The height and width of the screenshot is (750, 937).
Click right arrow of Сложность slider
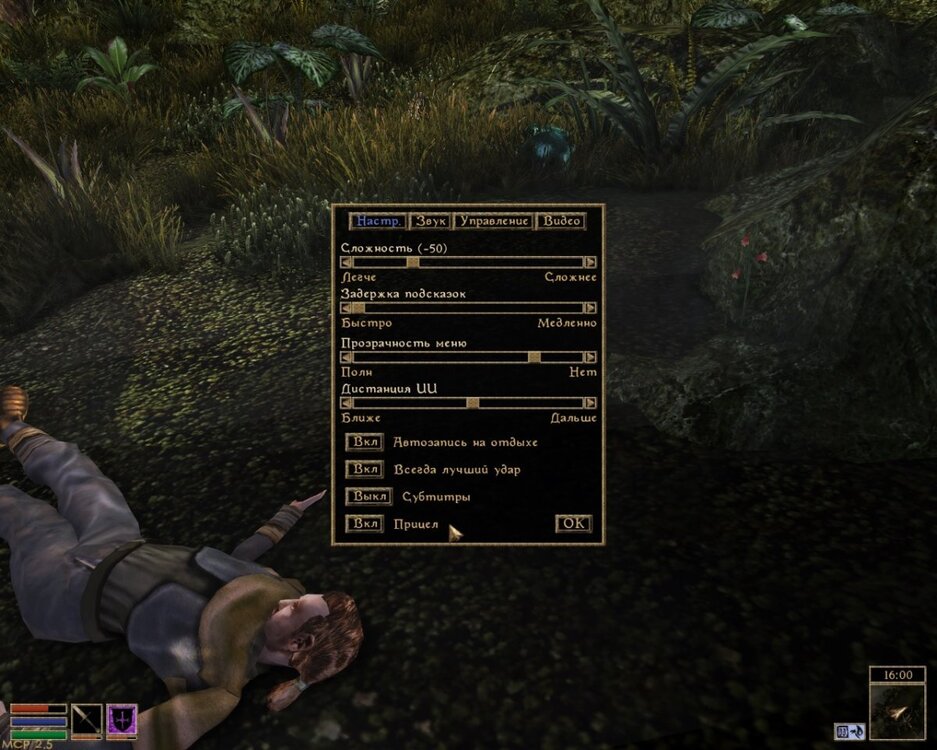(591, 262)
